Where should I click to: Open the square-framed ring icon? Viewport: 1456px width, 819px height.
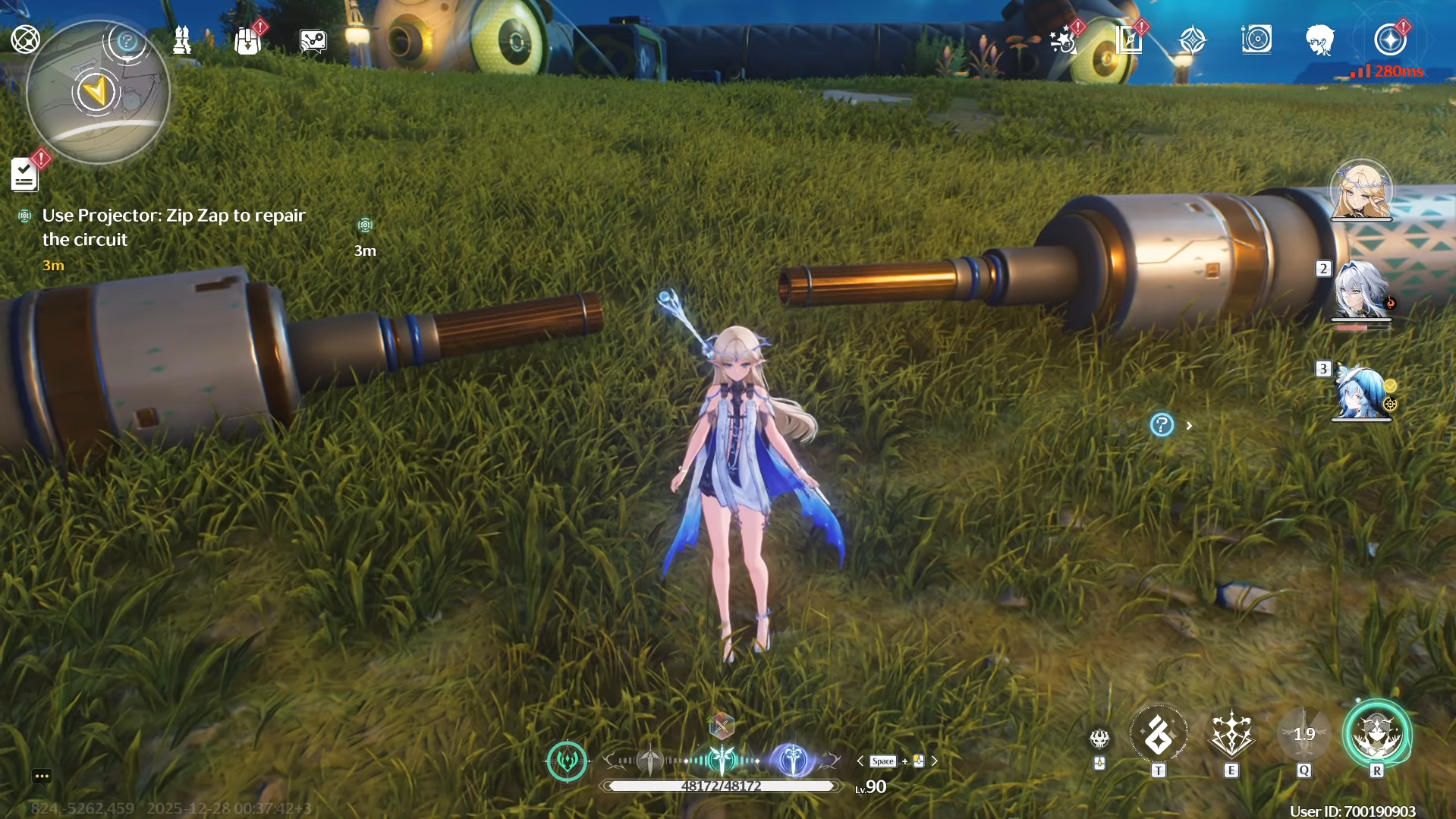(1256, 39)
